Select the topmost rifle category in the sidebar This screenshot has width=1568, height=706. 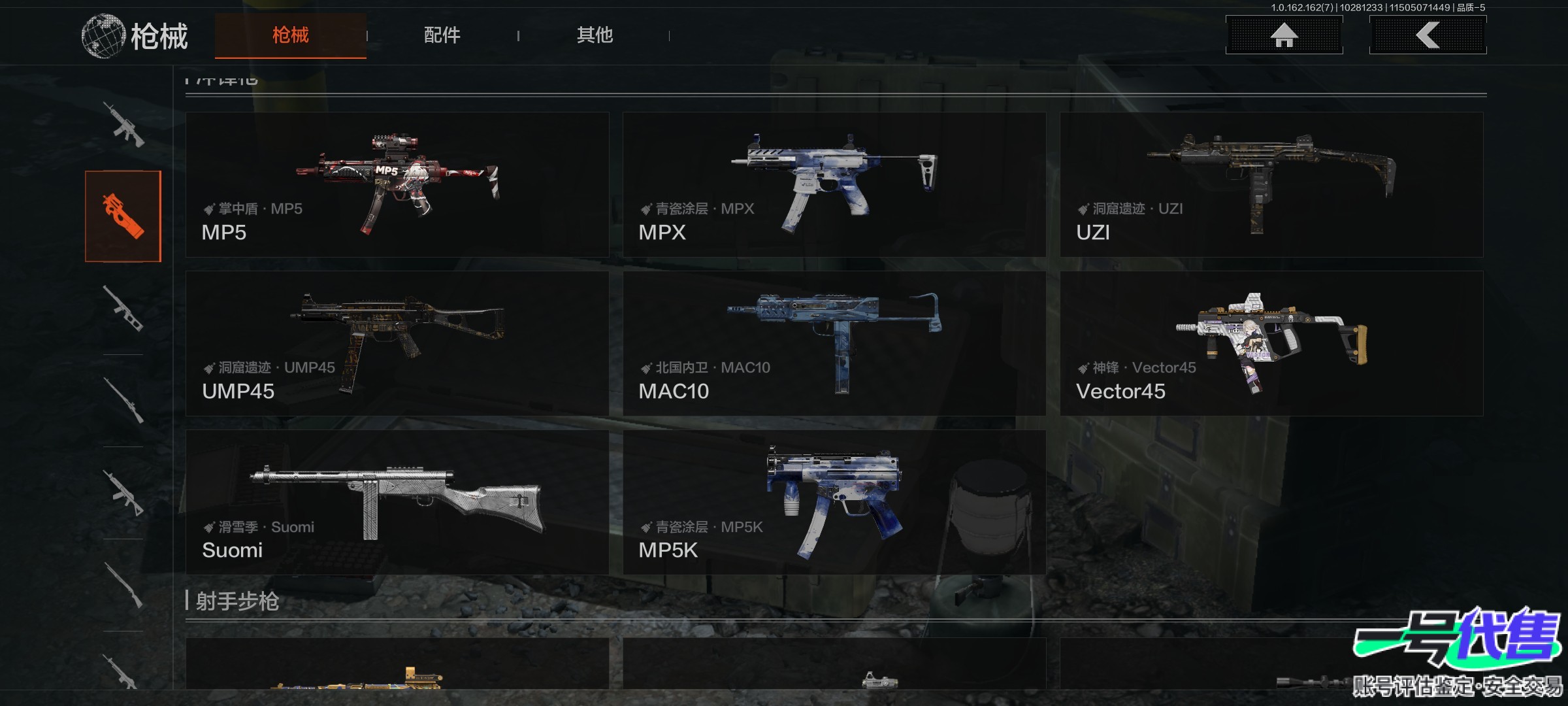(x=123, y=124)
